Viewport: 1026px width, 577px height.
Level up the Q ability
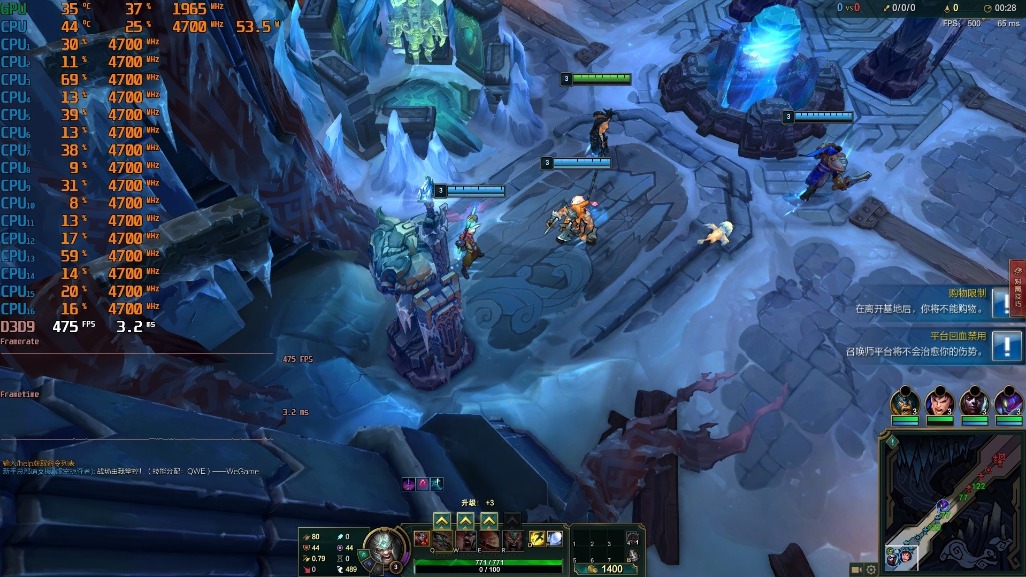[x=441, y=520]
